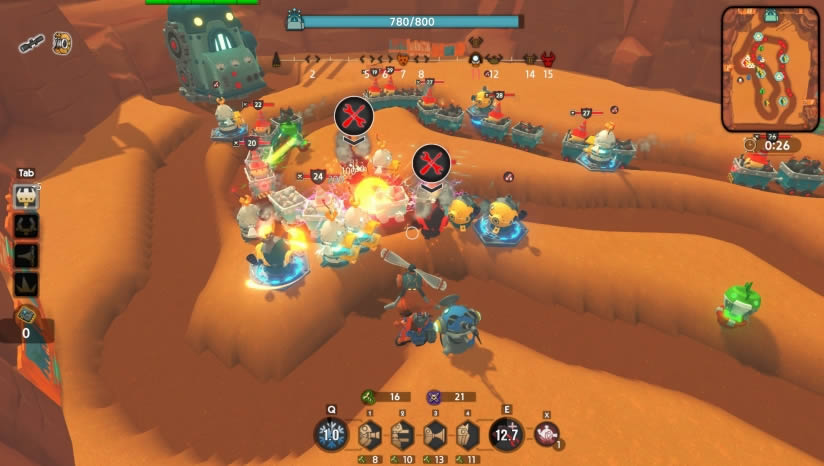Select the fourth turret slot costing 11
This screenshot has height=466, width=824.
[466, 435]
